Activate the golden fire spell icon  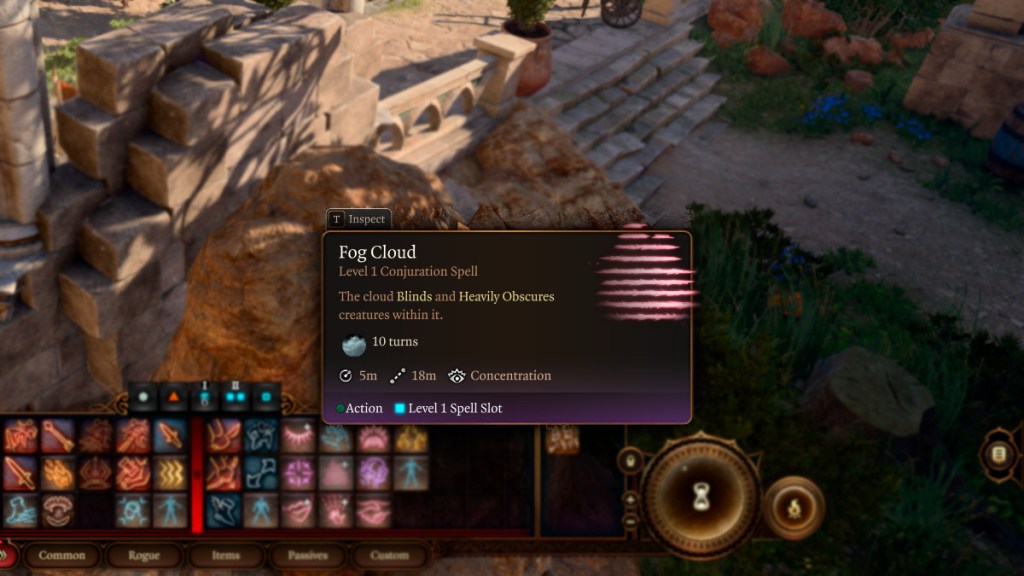point(410,437)
